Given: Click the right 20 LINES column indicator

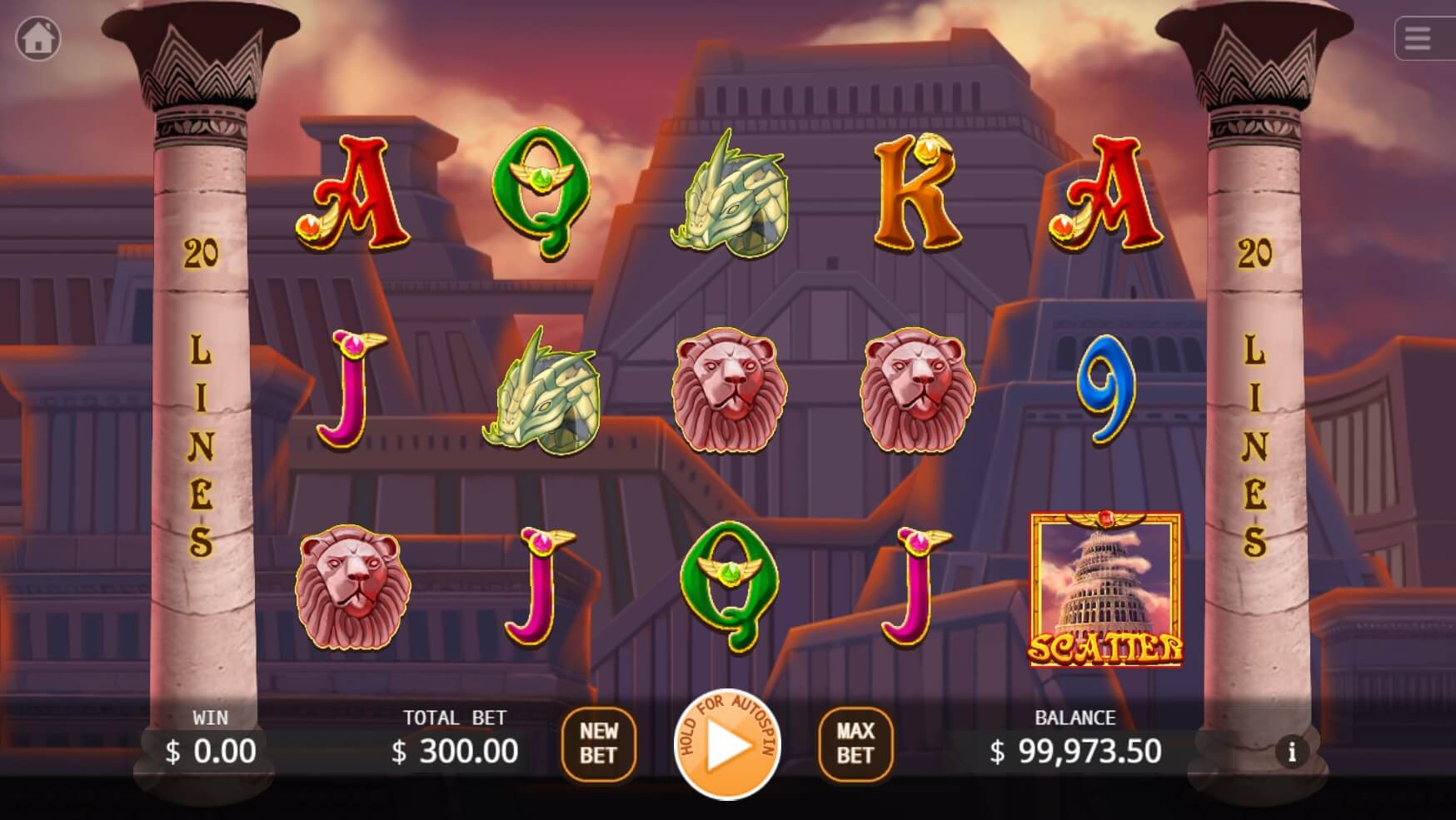Looking at the screenshot, I should coord(1252,400).
